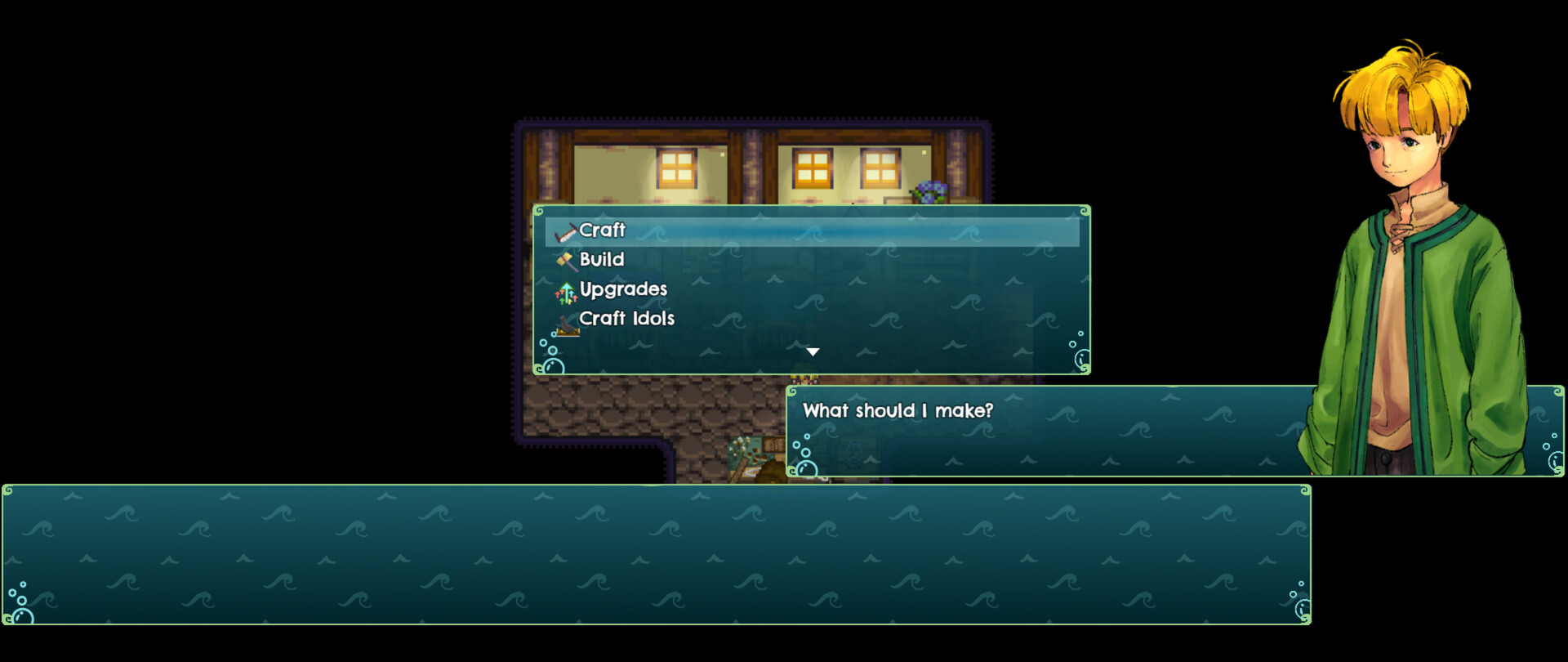Viewport: 1568px width, 662px height.
Task: Select the Upgrades menu entry
Action: point(623,289)
